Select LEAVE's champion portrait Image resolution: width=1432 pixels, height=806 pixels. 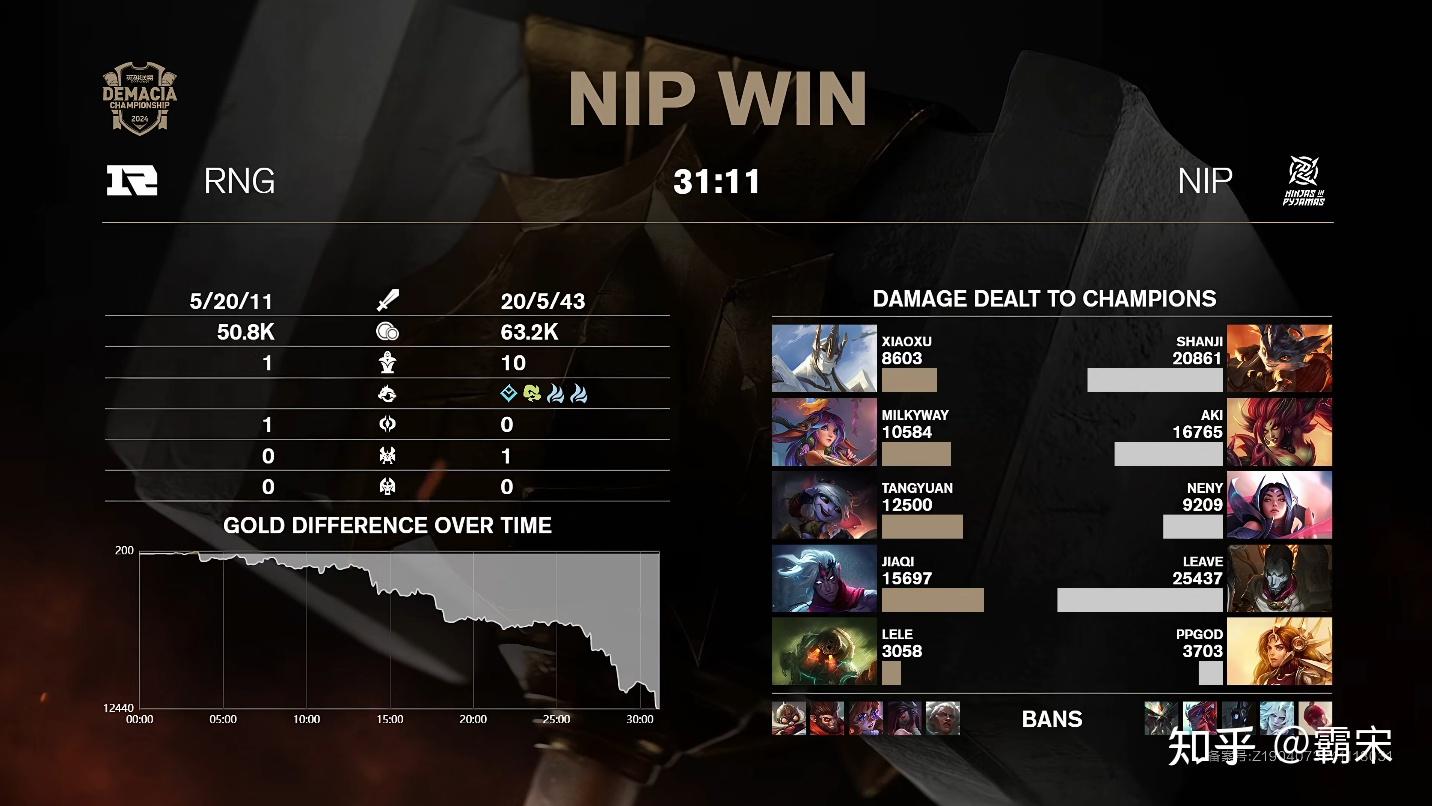point(1279,578)
